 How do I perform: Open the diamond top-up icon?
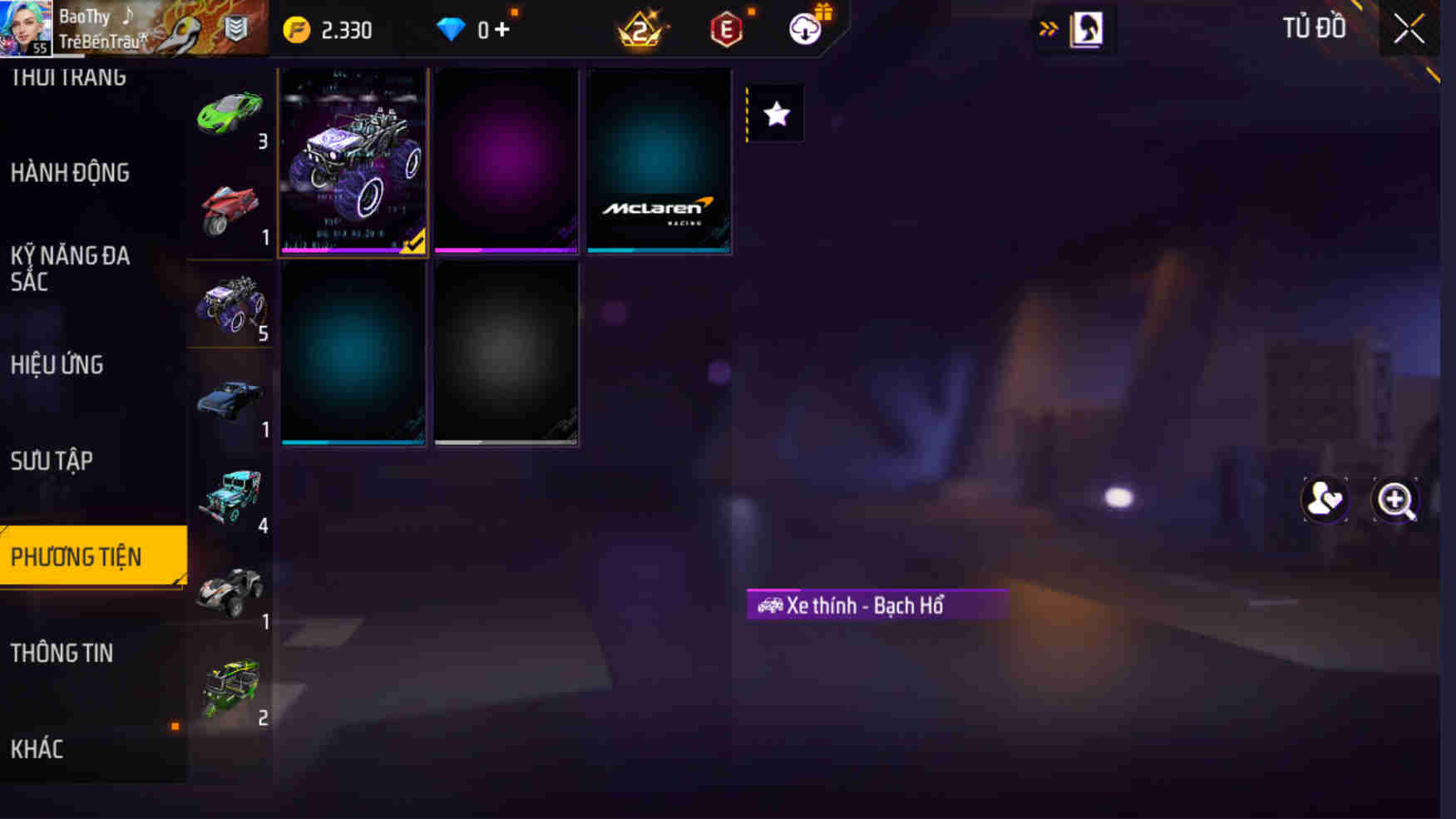tap(455, 28)
